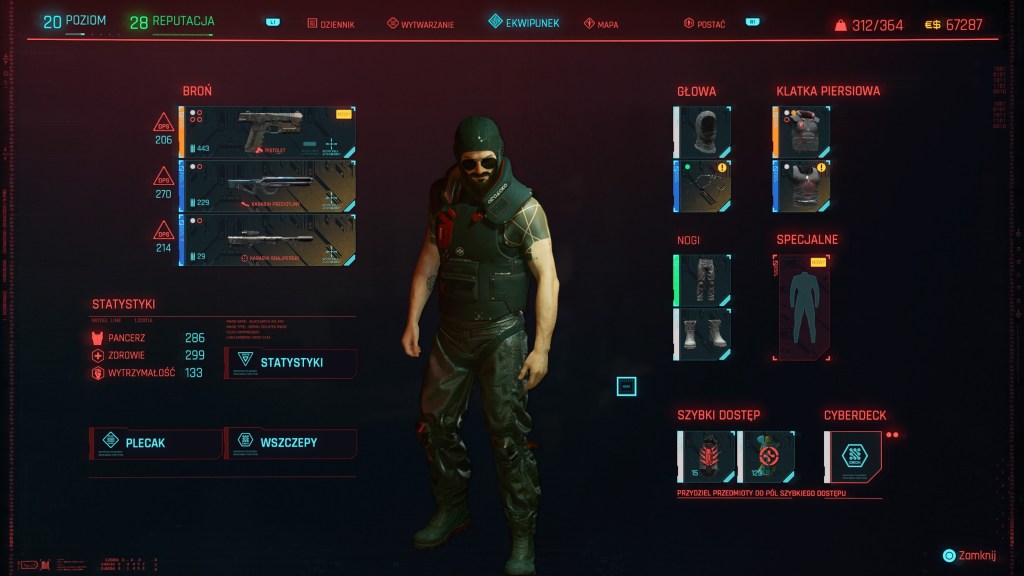The height and width of the screenshot is (576, 1024).
Task: Open the Specjalne outfit slot
Action: (x=803, y=306)
